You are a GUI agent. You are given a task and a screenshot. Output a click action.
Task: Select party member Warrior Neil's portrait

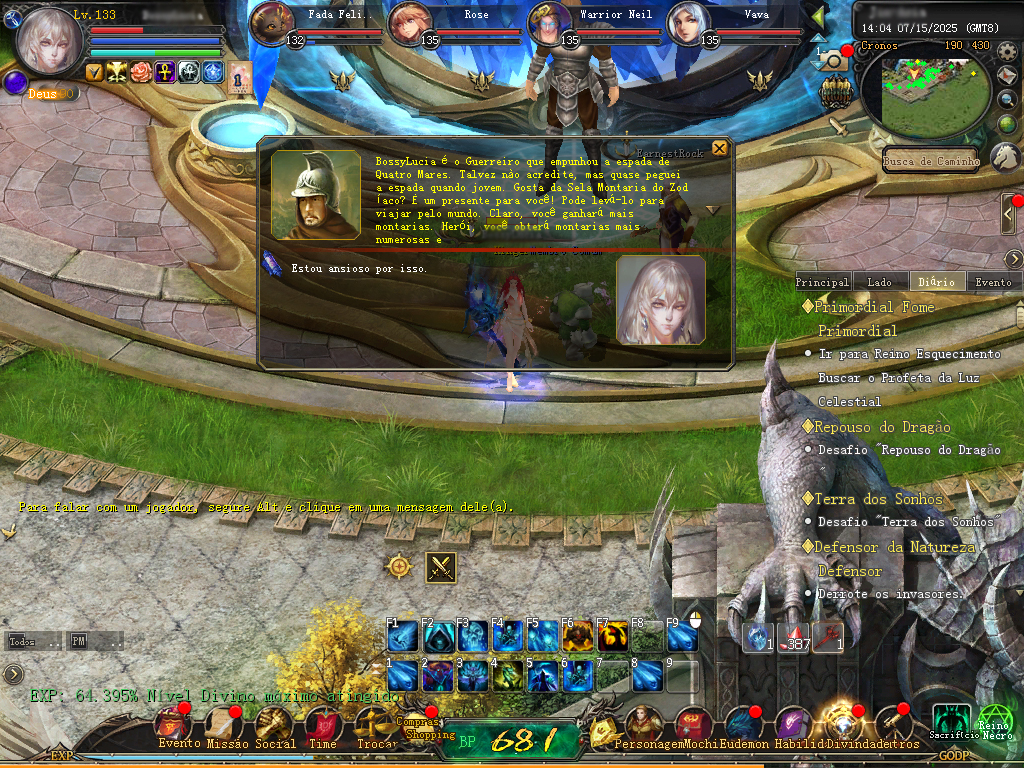549,24
